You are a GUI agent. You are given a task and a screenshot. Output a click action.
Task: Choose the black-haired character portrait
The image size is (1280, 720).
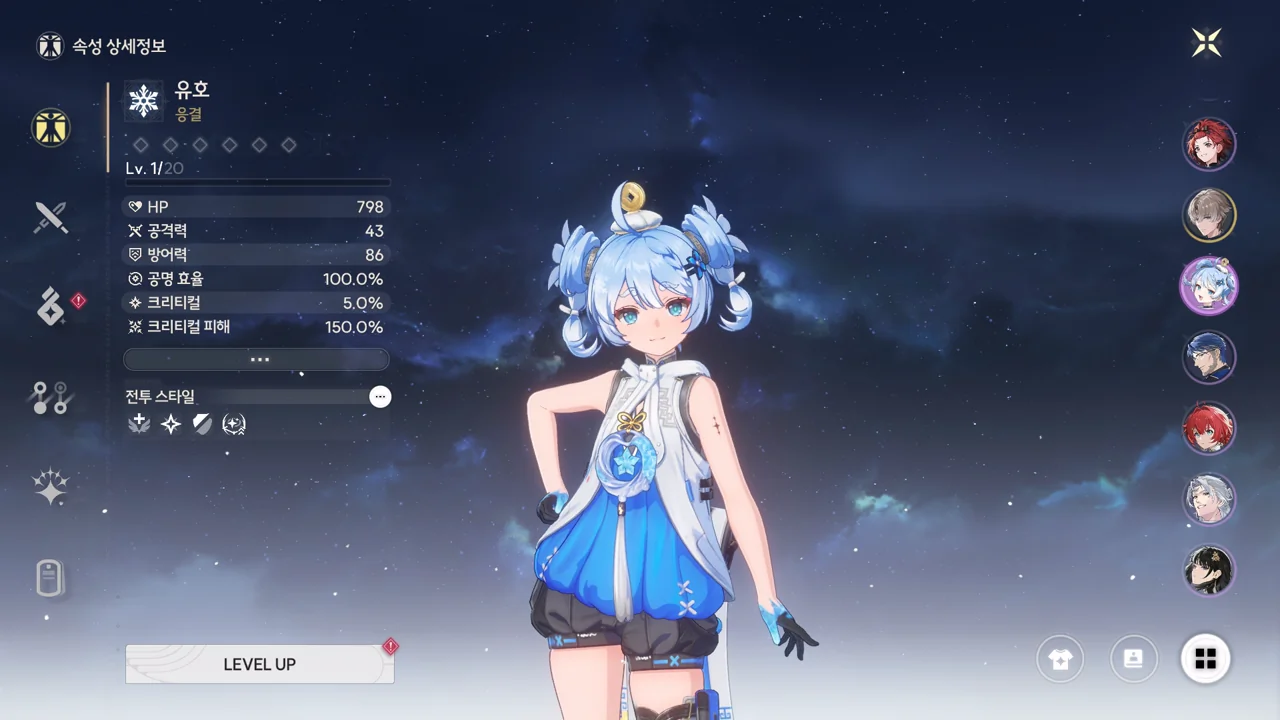click(x=1210, y=570)
